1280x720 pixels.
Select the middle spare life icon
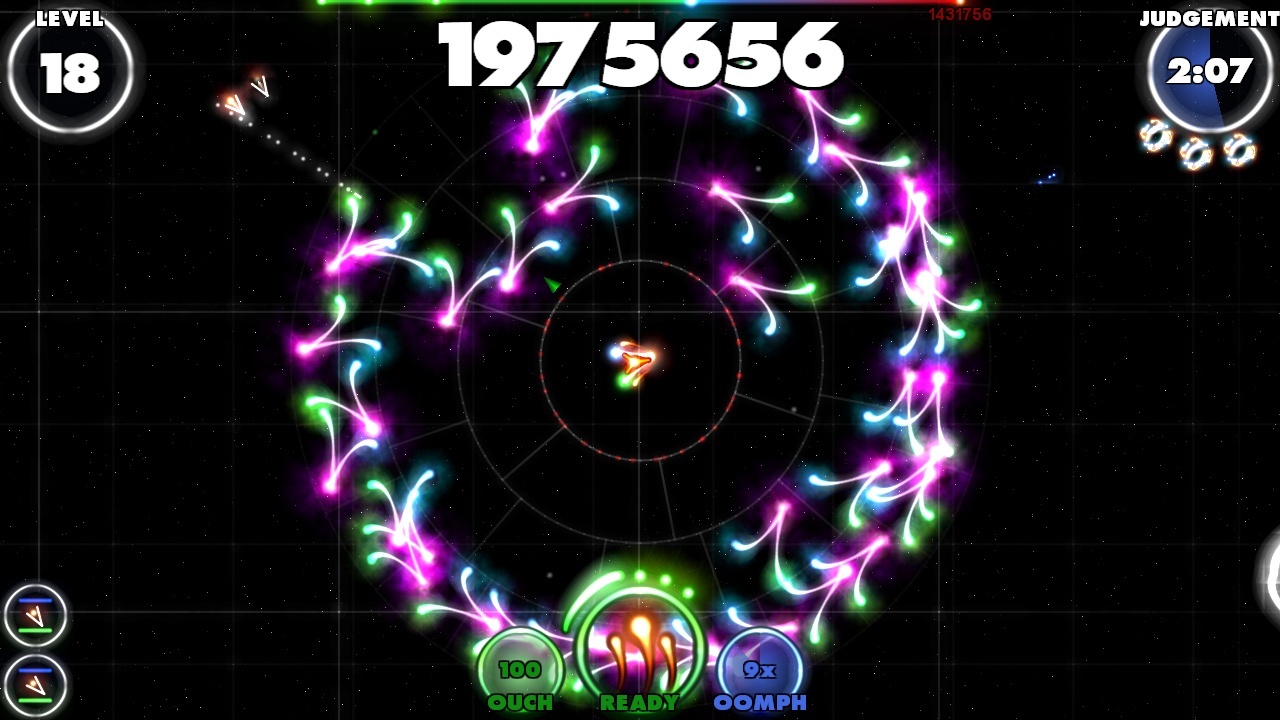click(1195, 150)
